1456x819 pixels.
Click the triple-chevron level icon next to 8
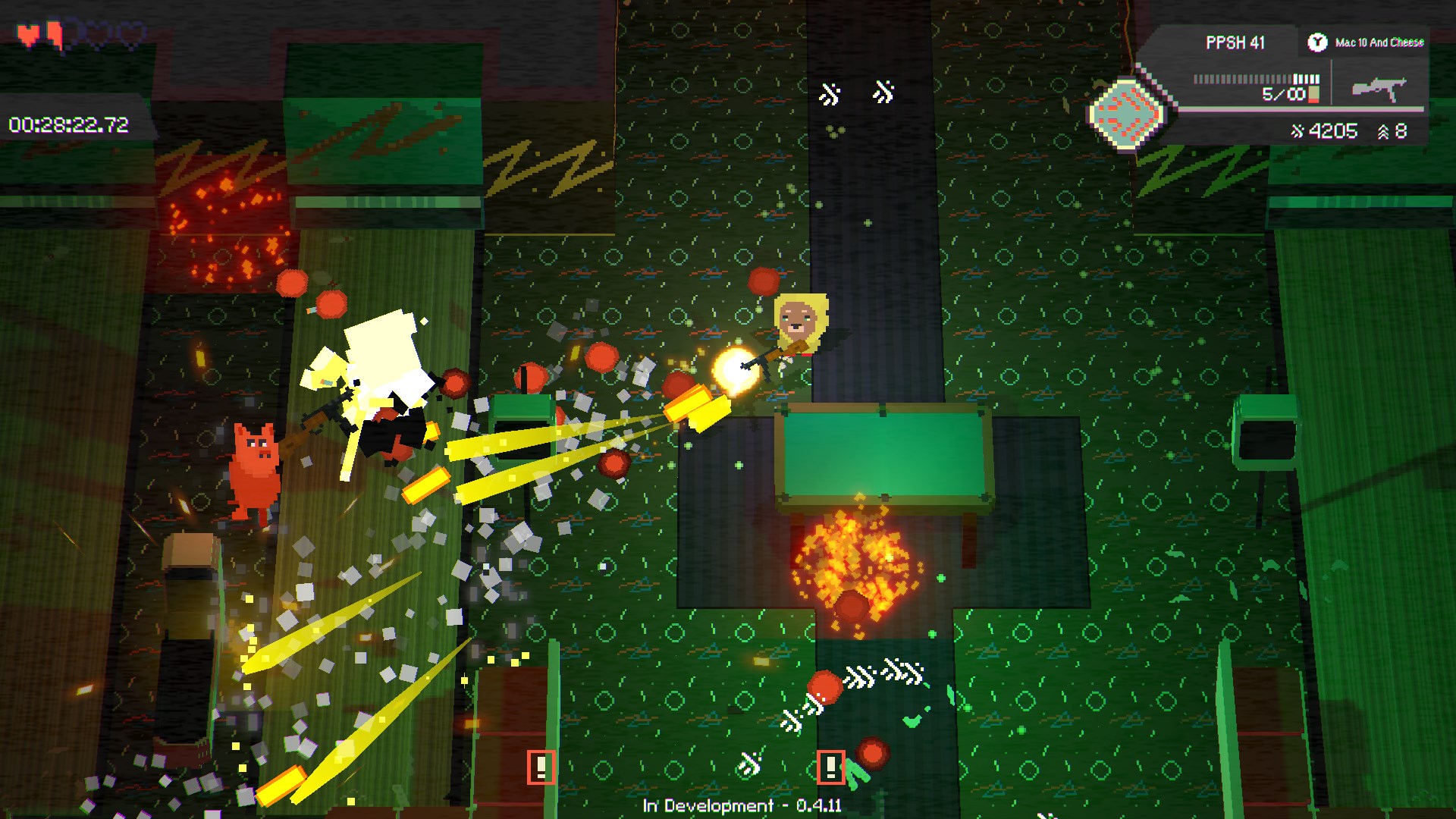click(x=1382, y=130)
